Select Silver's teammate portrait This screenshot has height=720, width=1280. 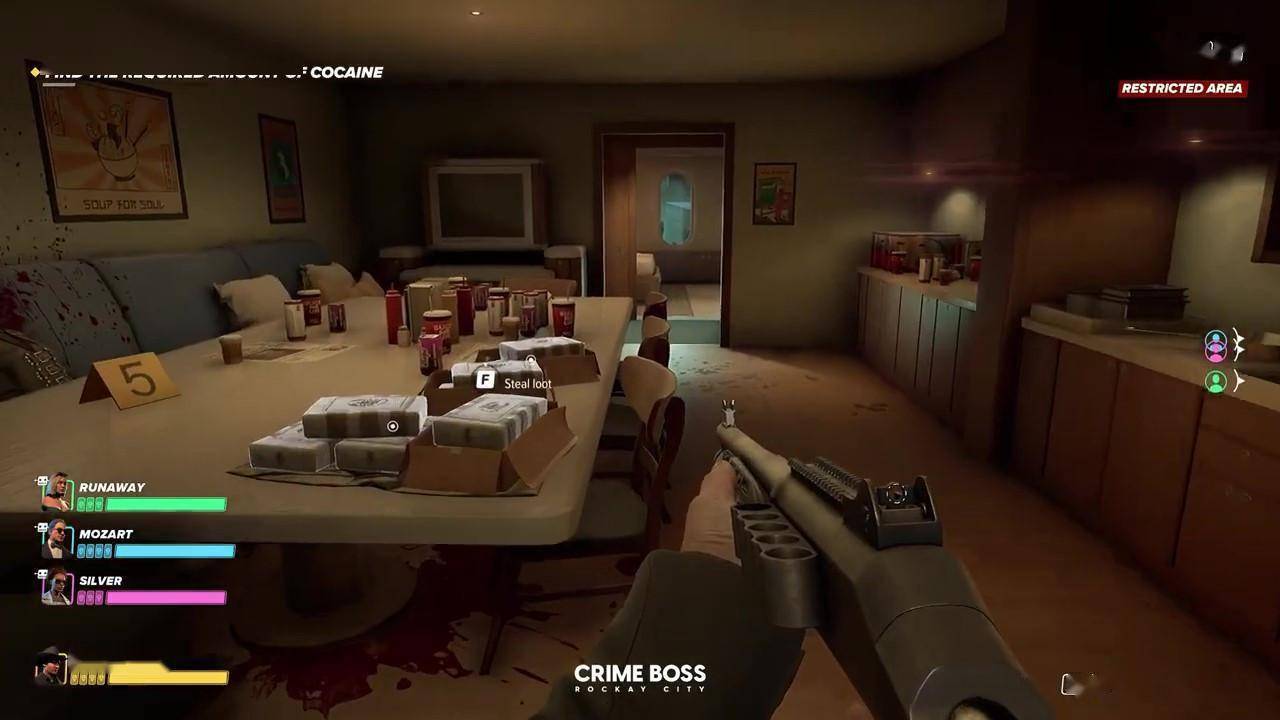57,587
